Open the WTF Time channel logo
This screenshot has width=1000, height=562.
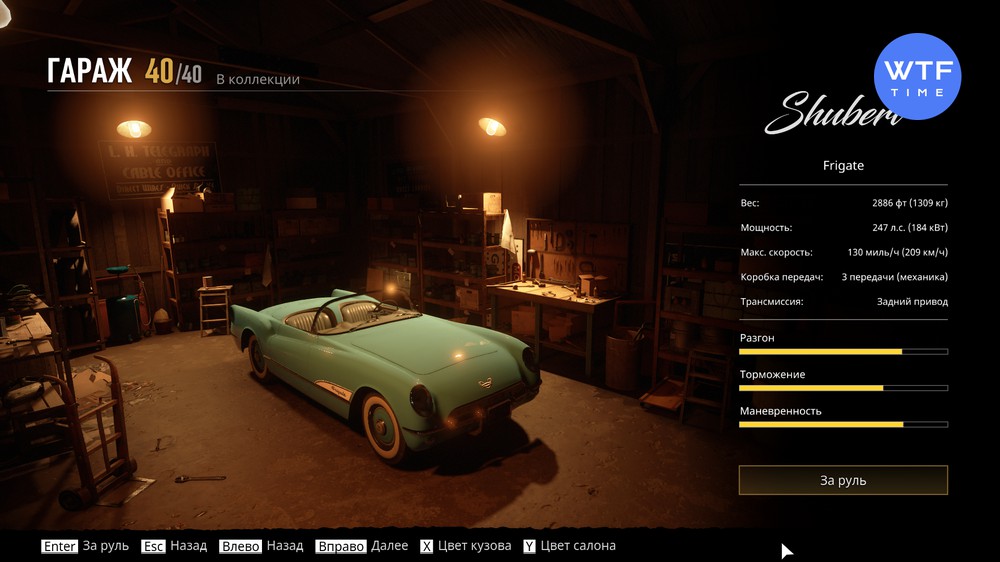coord(917,77)
